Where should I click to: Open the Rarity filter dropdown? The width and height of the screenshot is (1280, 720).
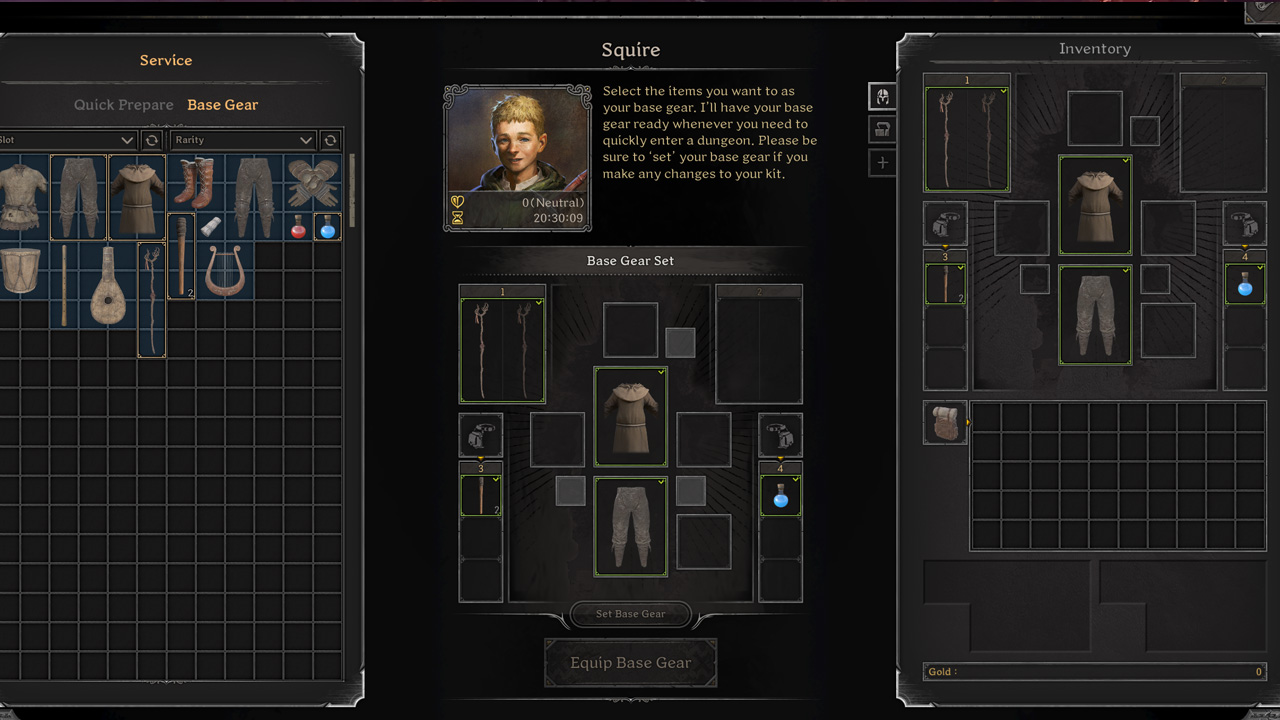pyautogui.click(x=242, y=140)
